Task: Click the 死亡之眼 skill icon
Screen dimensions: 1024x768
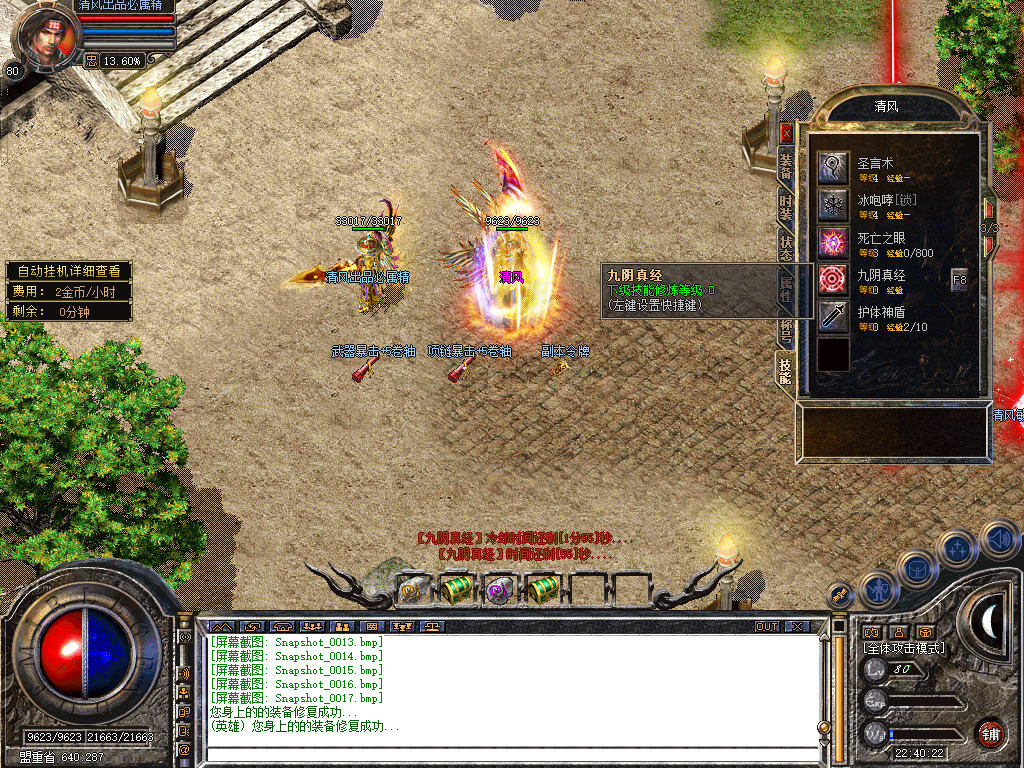Action: (833, 242)
